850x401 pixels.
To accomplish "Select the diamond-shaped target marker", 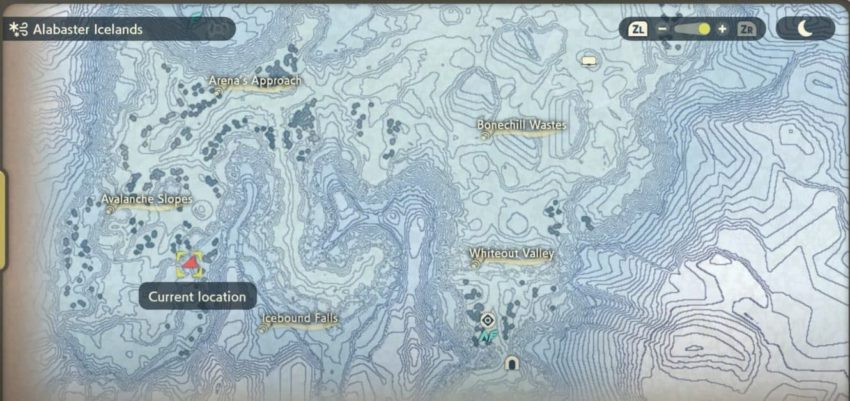I will [487, 320].
